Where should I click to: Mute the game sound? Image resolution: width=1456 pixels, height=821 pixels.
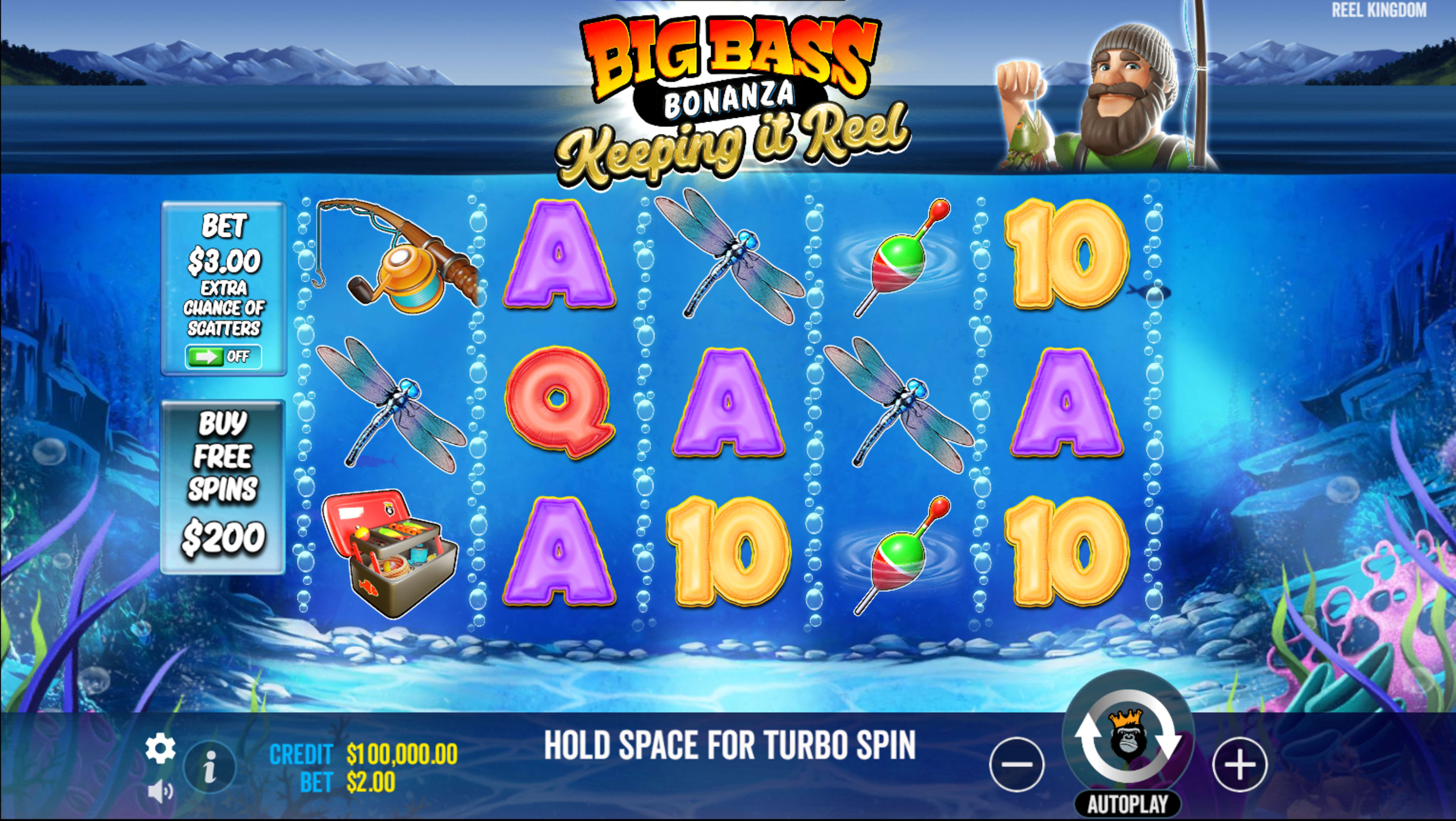point(160,791)
